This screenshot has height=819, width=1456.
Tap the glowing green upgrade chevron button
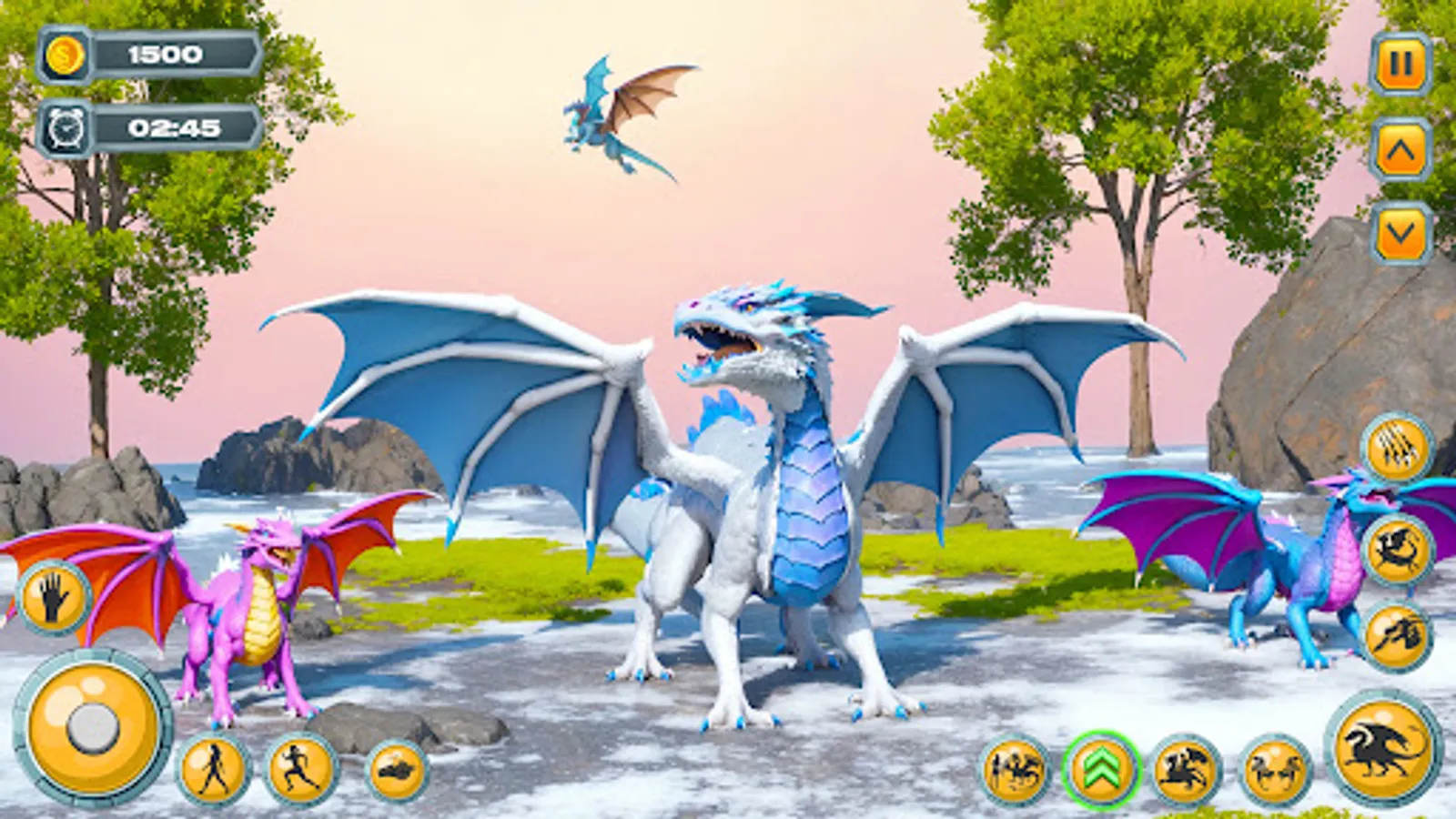click(1097, 769)
